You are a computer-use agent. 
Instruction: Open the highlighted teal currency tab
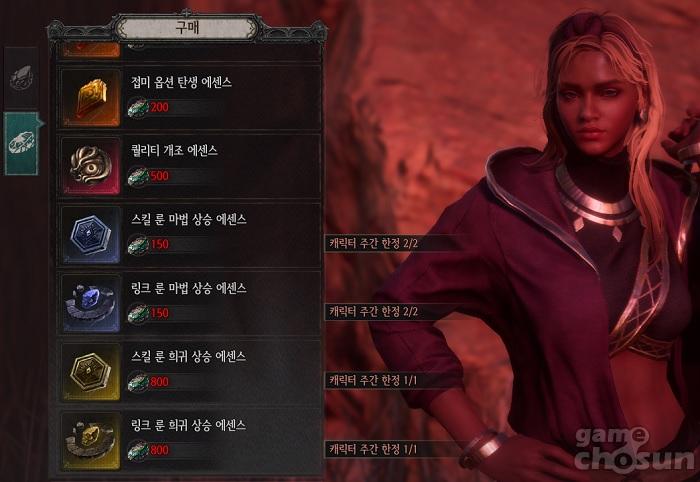pyautogui.click(x=21, y=143)
